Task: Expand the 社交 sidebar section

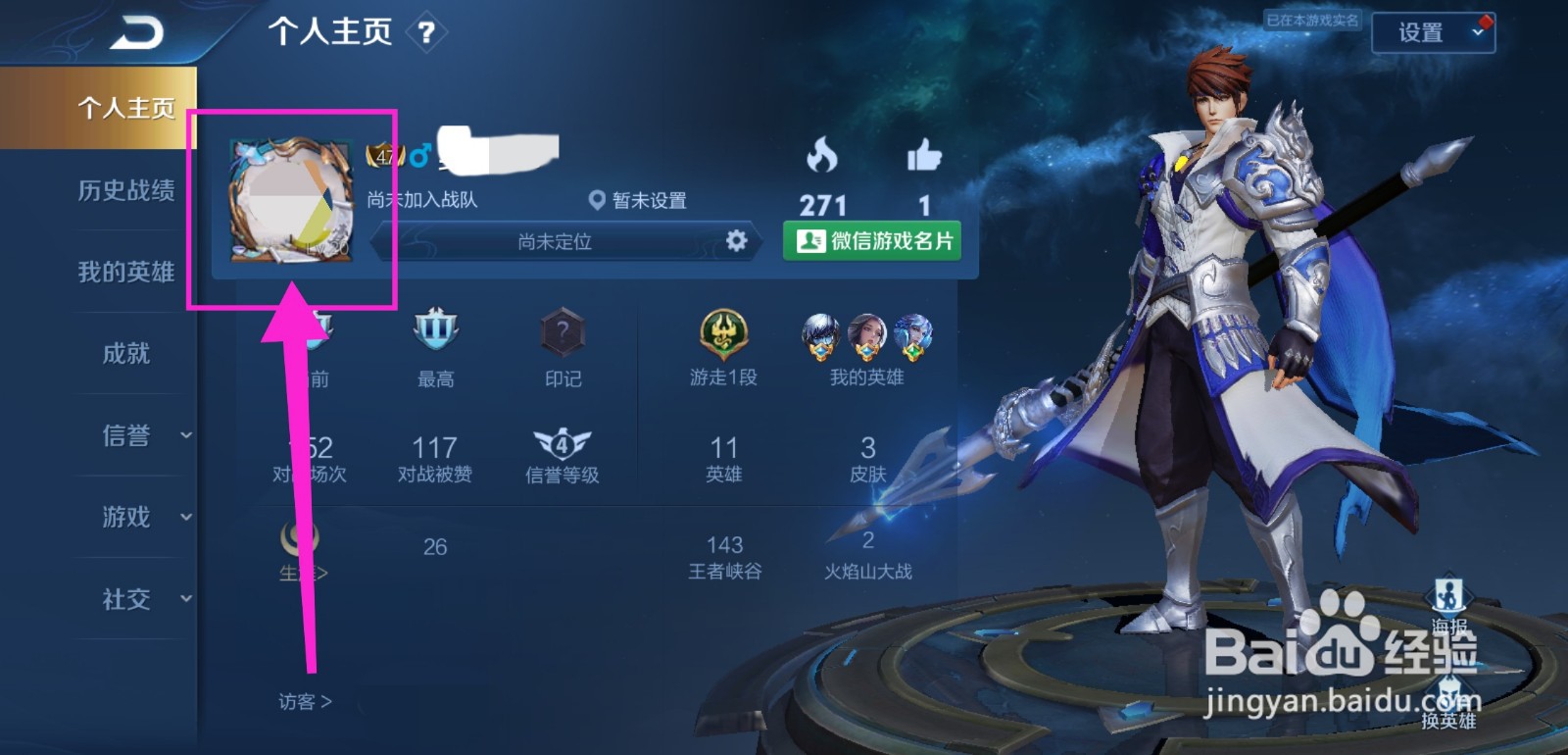Action: [x=128, y=599]
